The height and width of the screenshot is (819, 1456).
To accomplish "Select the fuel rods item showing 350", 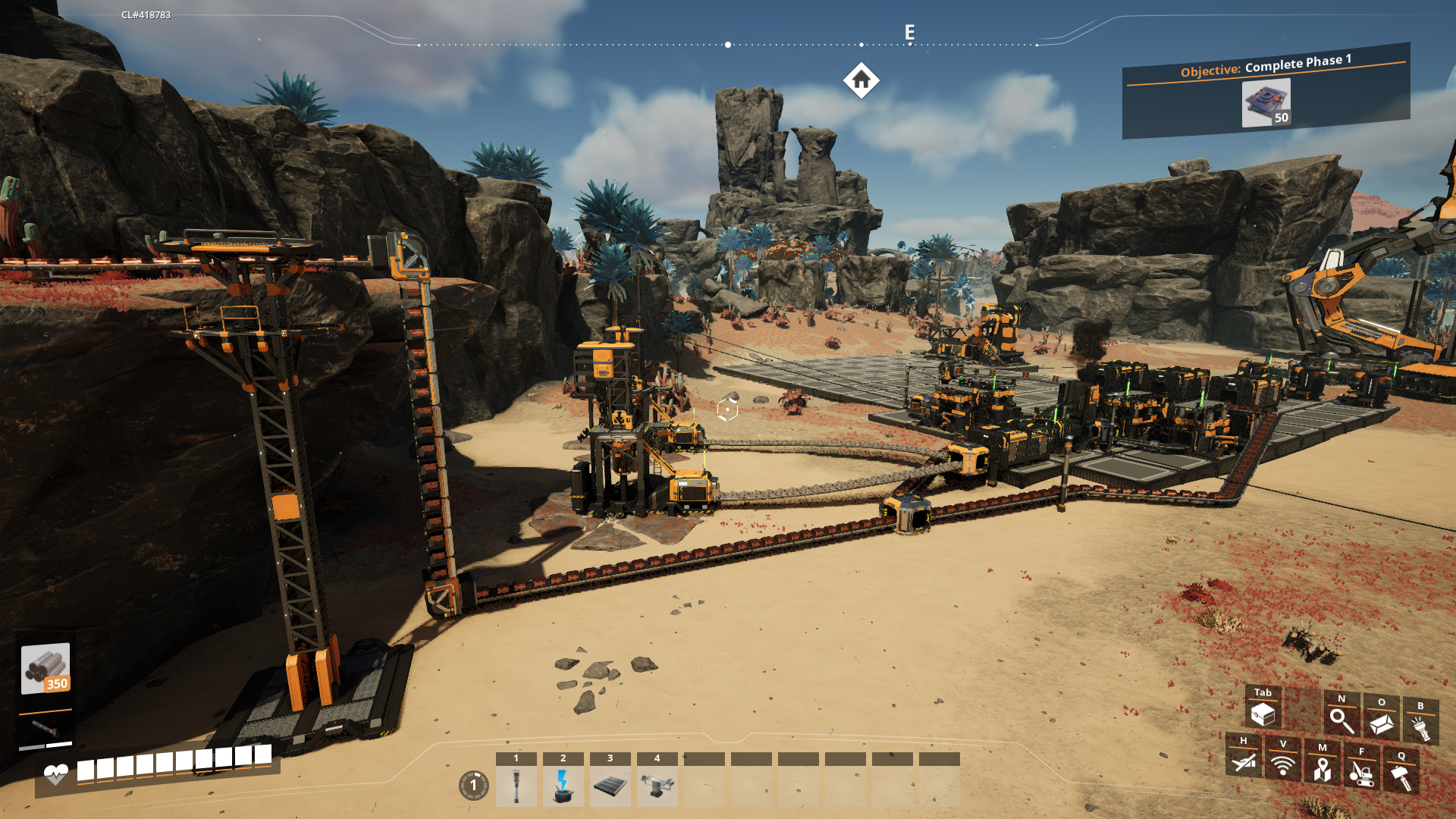I will pos(45,668).
